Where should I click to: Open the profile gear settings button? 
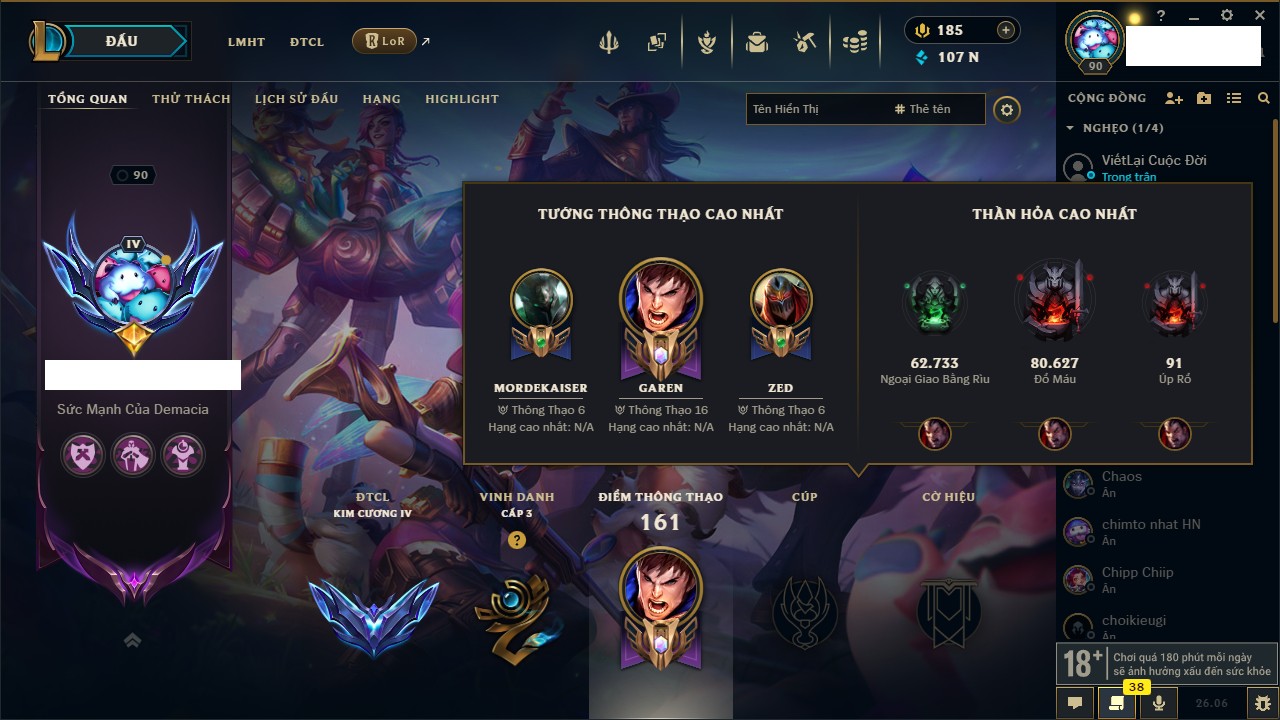(1007, 109)
